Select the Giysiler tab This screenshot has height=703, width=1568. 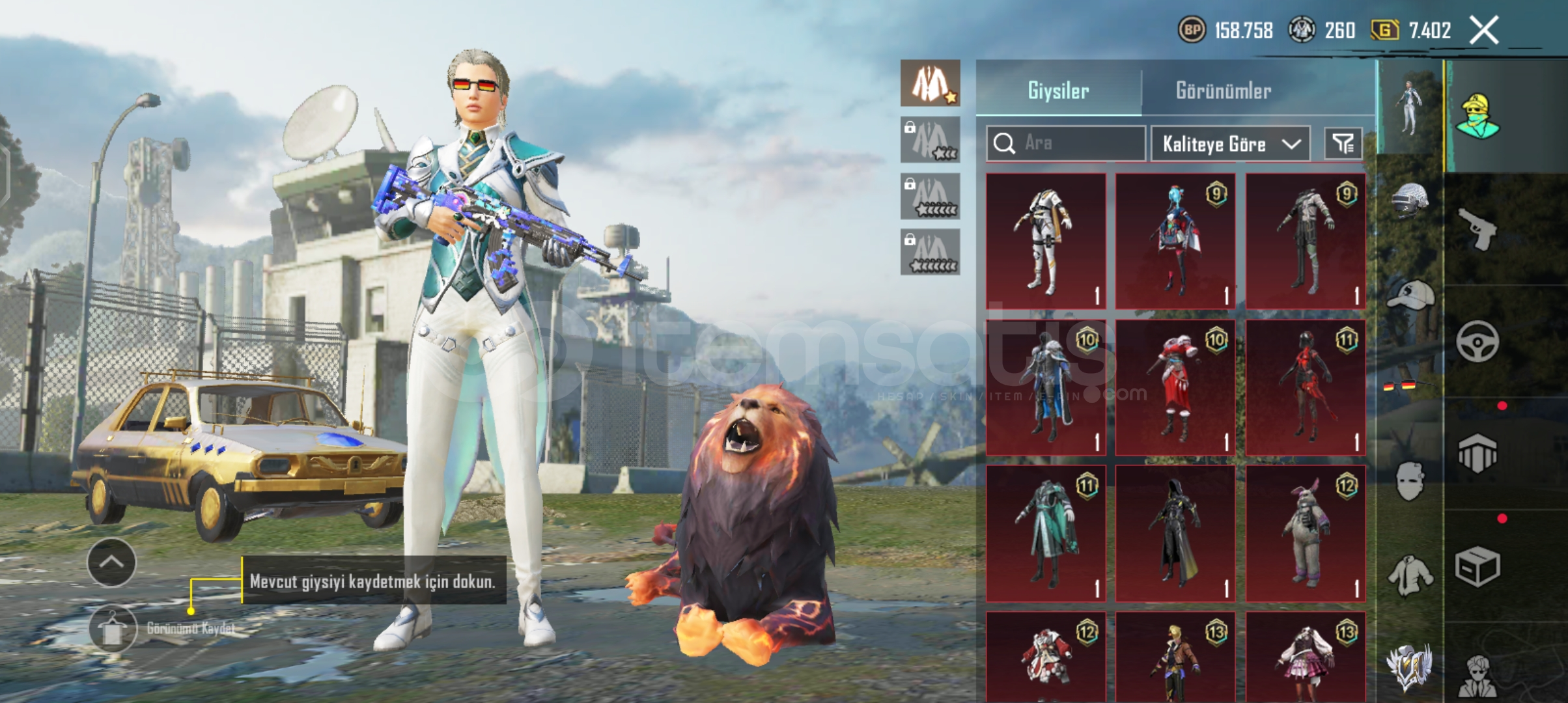pyautogui.click(x=1058, y=90)
